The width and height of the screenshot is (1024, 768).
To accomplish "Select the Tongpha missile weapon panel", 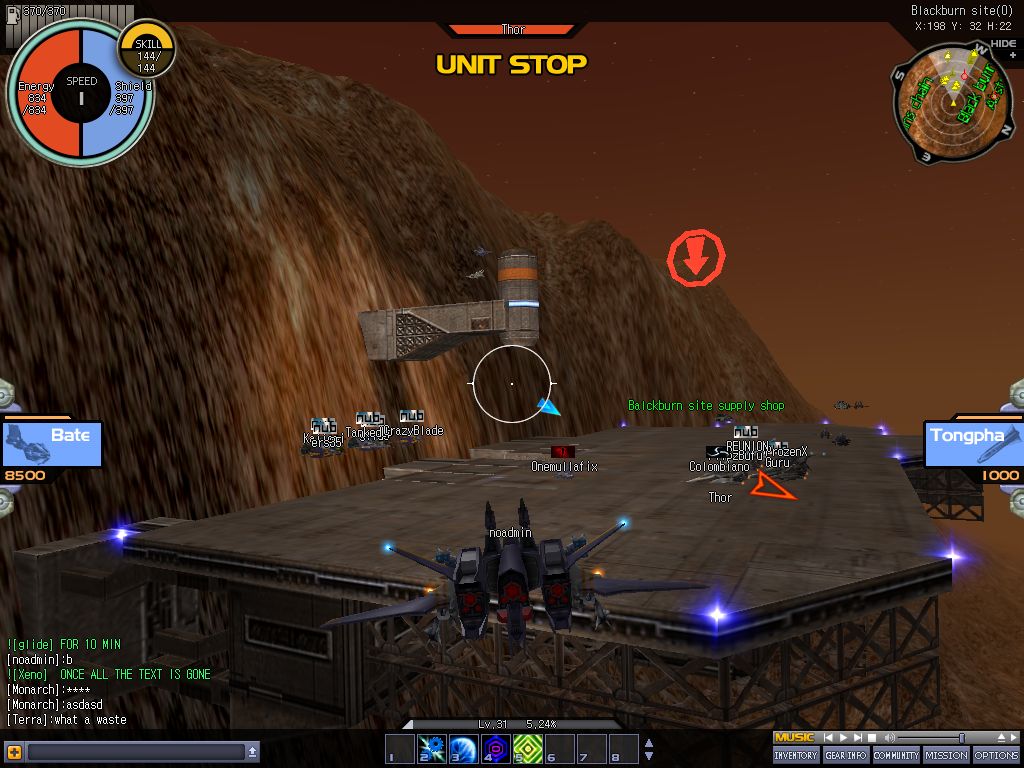I will [x=972, y=445].
